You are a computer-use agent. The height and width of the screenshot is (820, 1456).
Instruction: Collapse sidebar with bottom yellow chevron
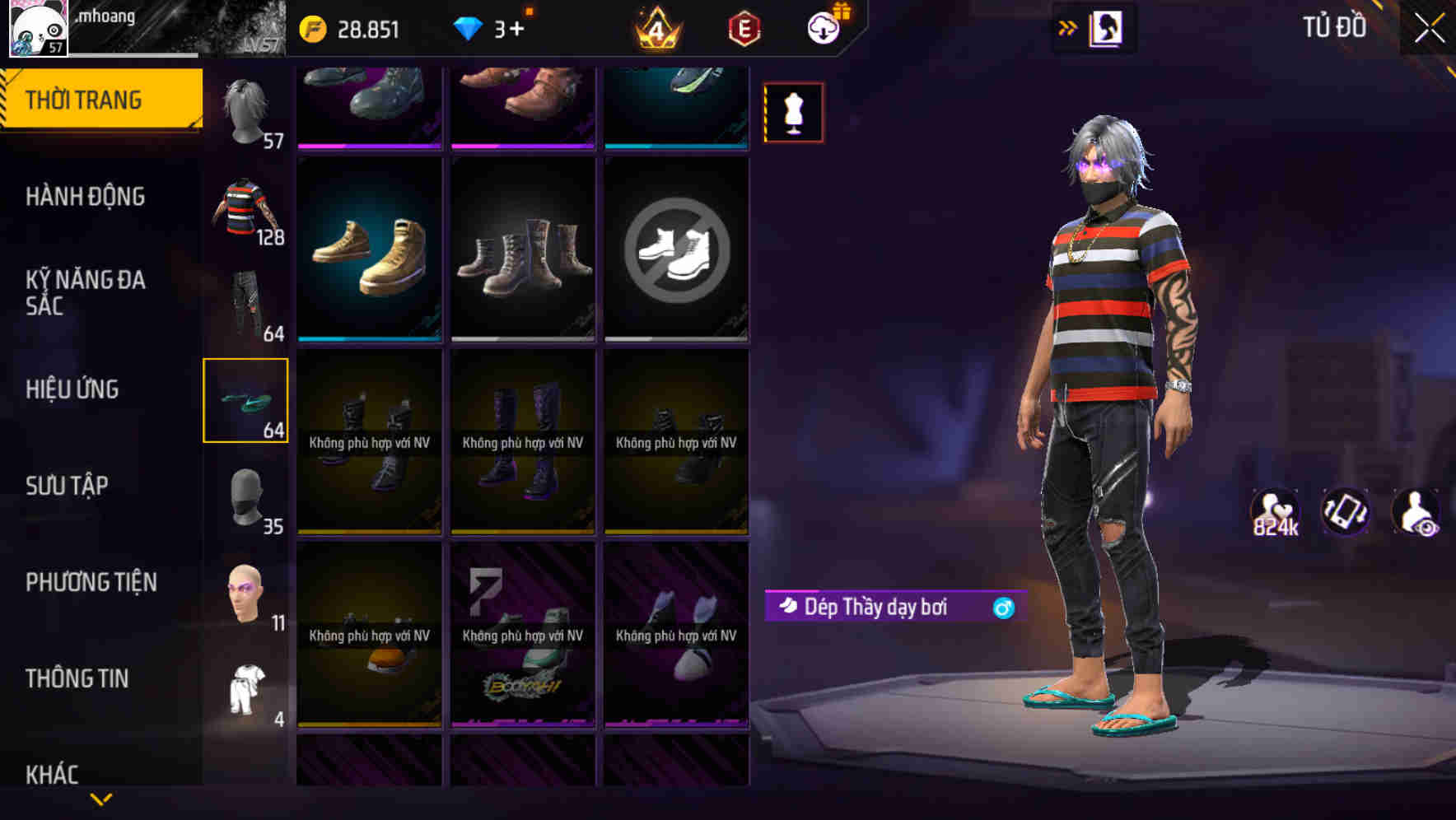tap(100, 799)
